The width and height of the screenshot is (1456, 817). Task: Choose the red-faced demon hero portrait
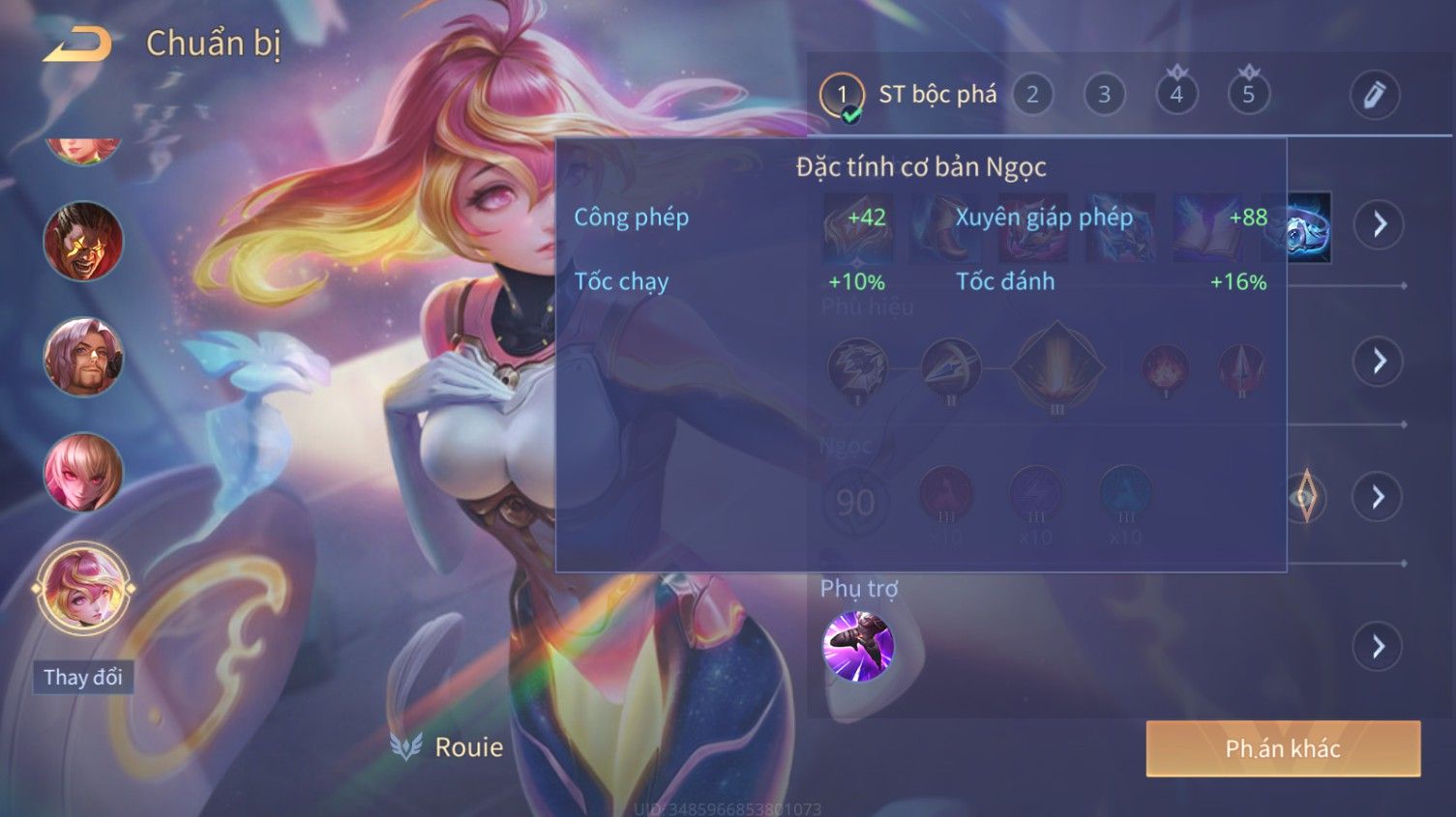[83, 241]
